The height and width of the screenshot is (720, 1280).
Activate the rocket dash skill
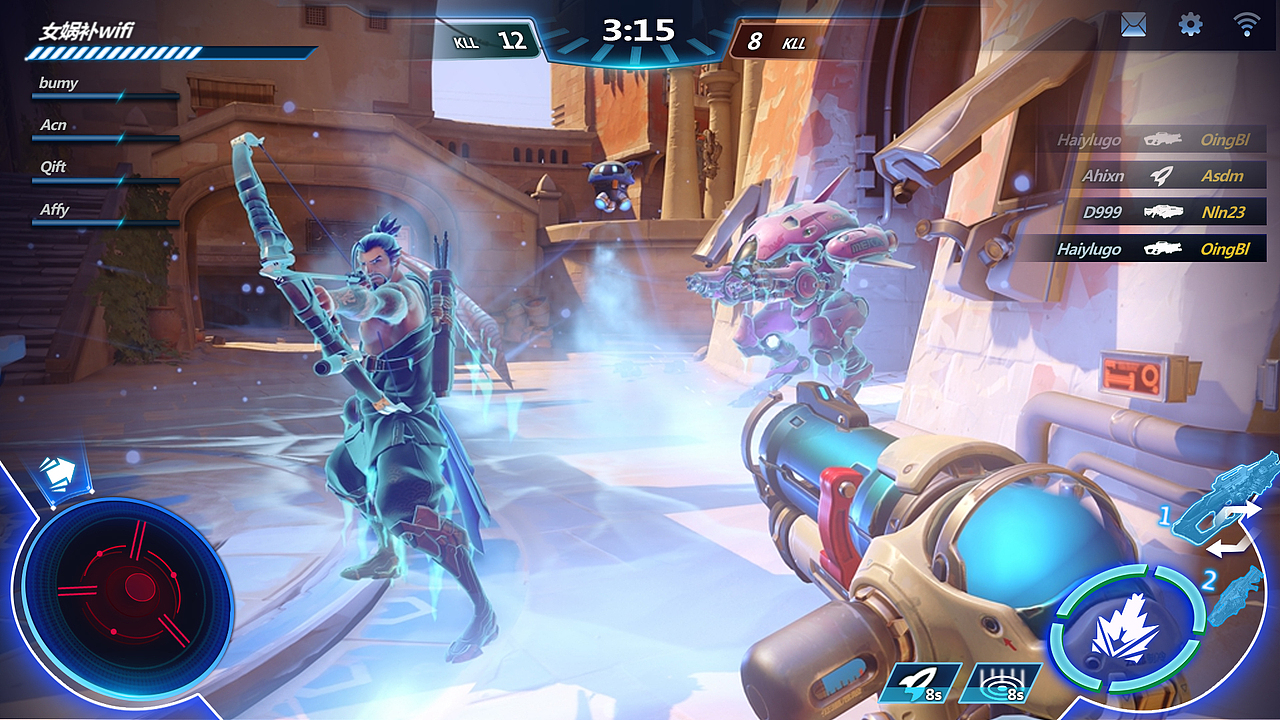[x=921, y=683]
